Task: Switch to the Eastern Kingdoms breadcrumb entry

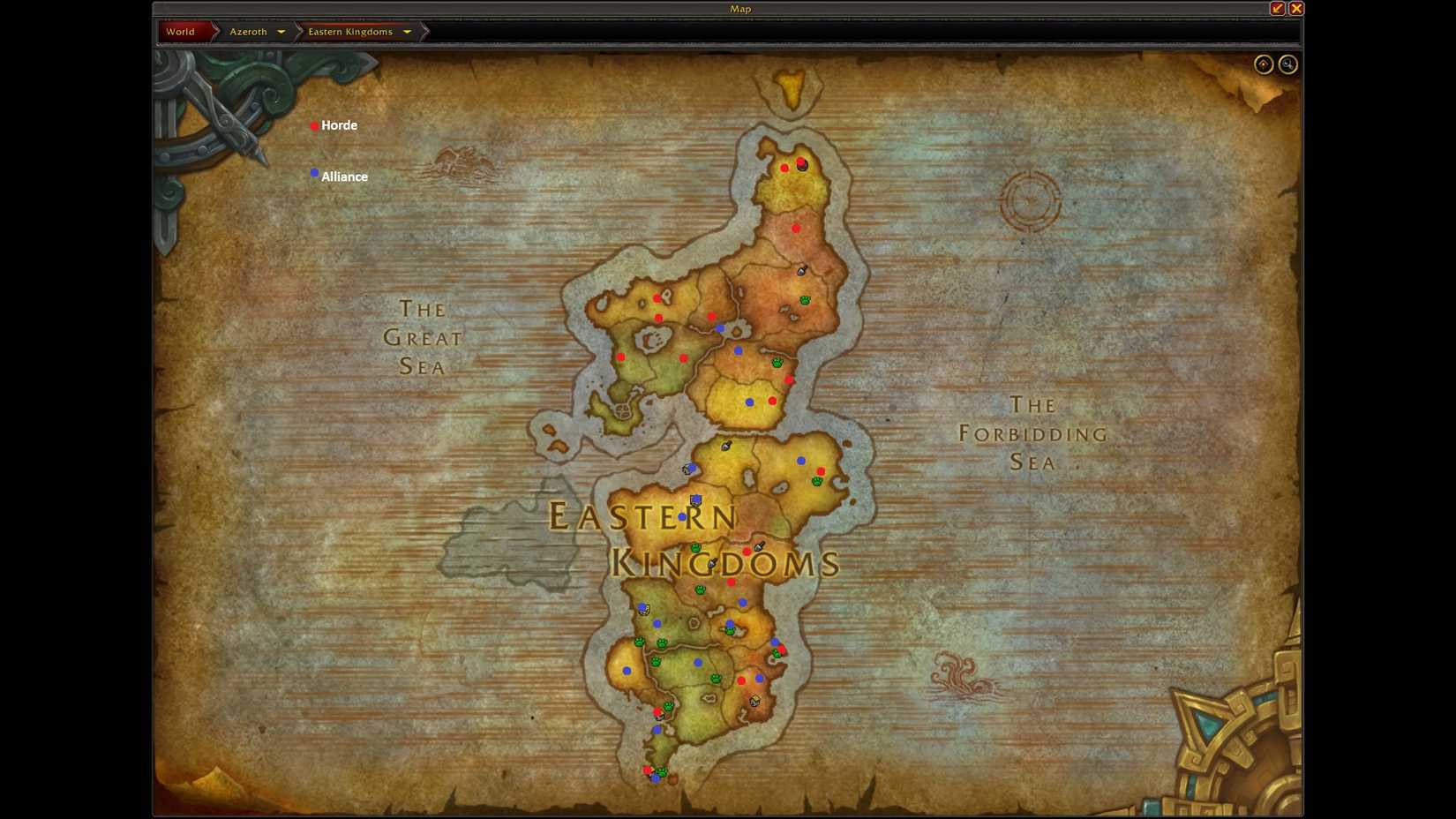Action: pos(350,31)
